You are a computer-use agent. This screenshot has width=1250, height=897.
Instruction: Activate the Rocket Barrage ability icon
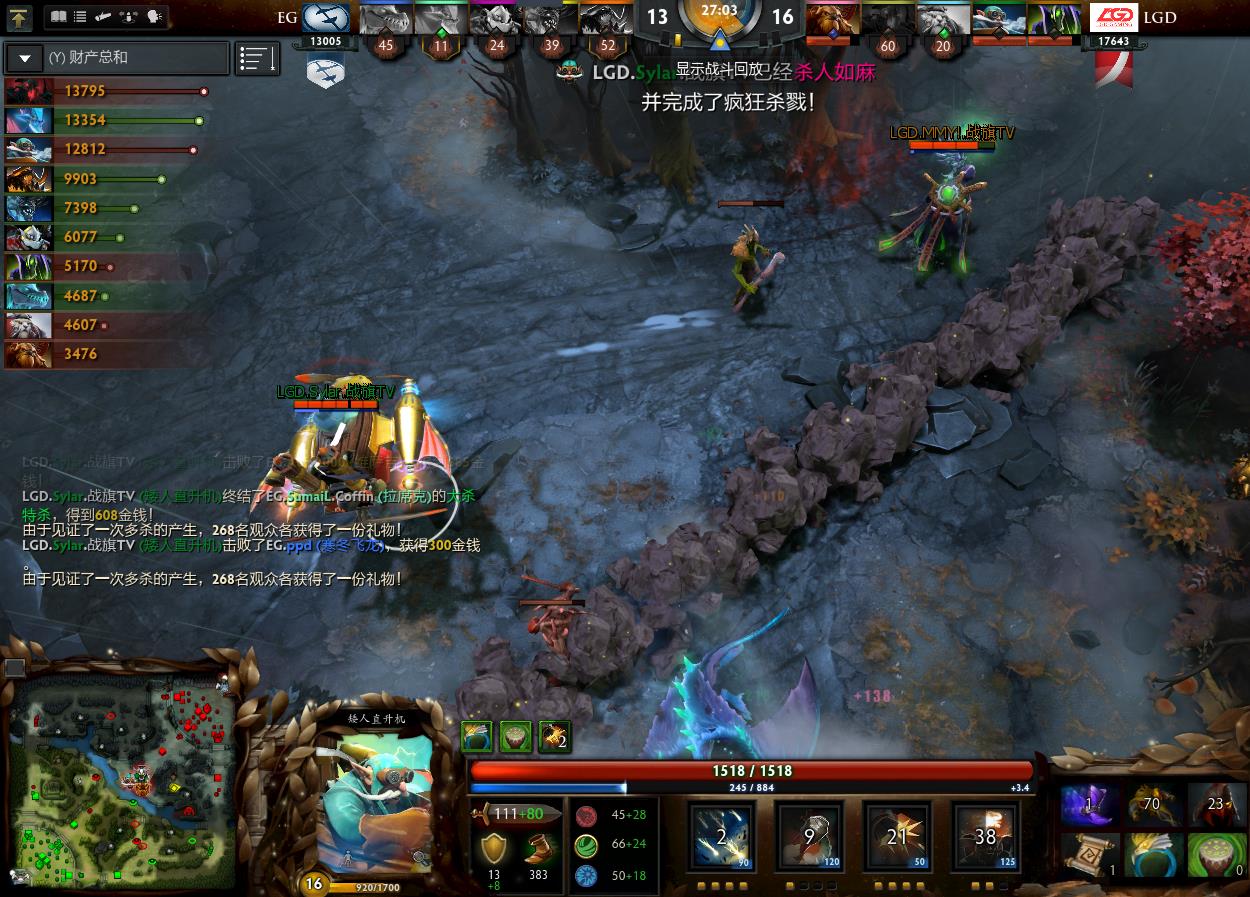722,836
